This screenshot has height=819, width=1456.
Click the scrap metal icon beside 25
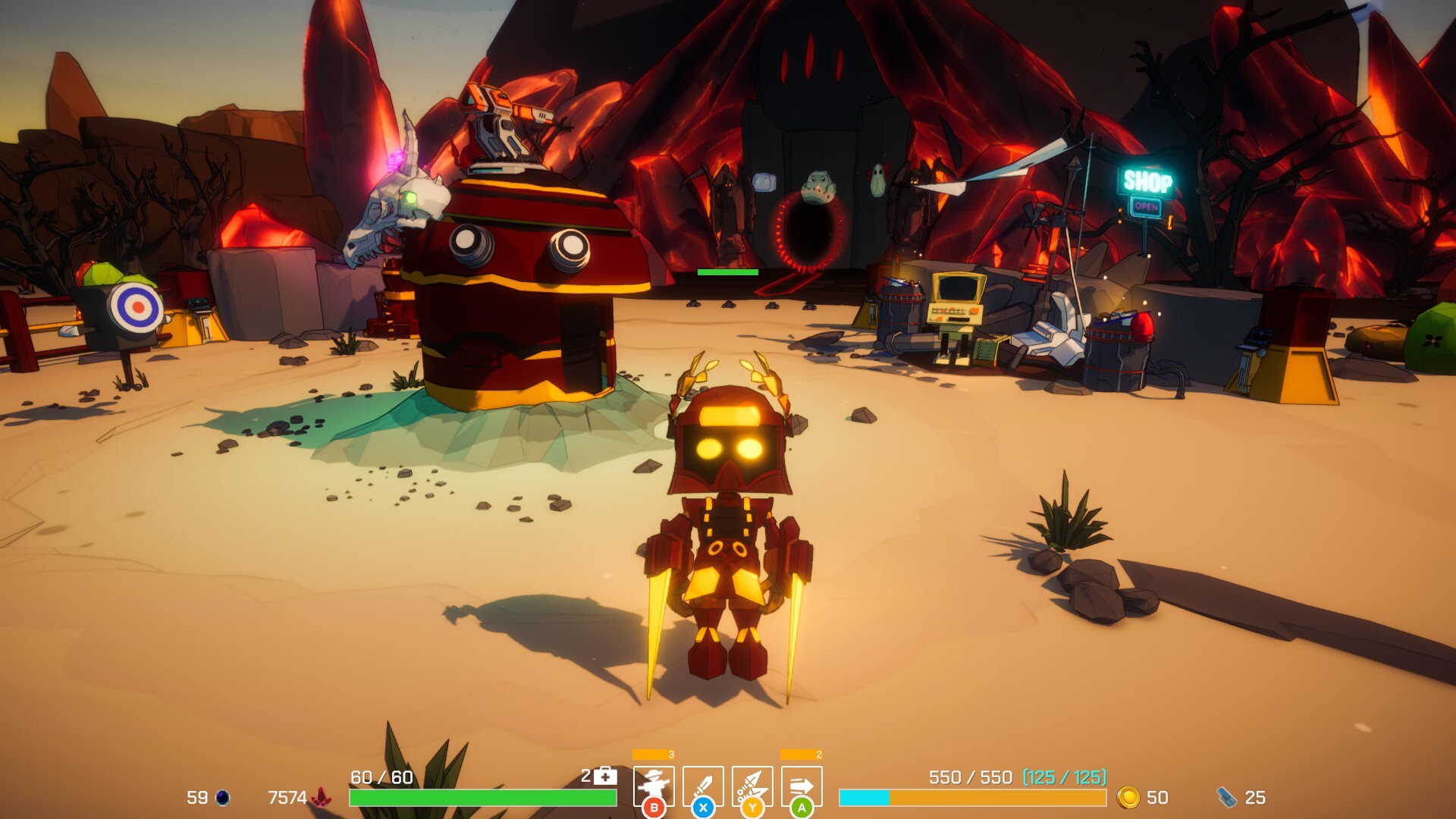pyautogui.click(x=1227, y=799)
